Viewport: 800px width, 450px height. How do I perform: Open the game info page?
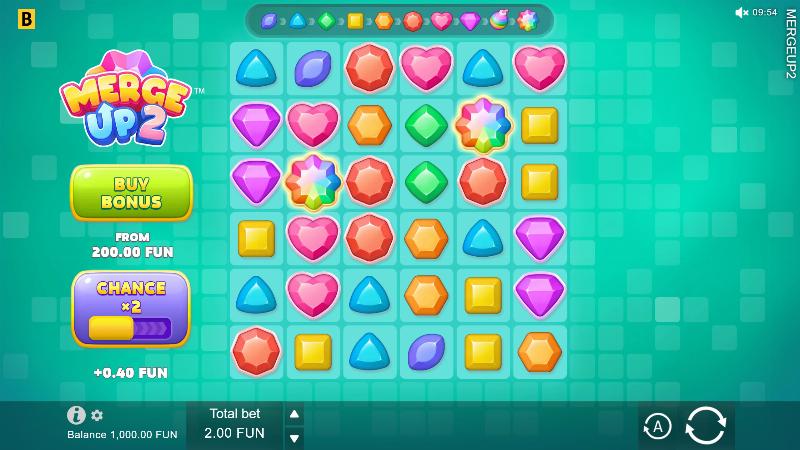[x=76, y=415]
